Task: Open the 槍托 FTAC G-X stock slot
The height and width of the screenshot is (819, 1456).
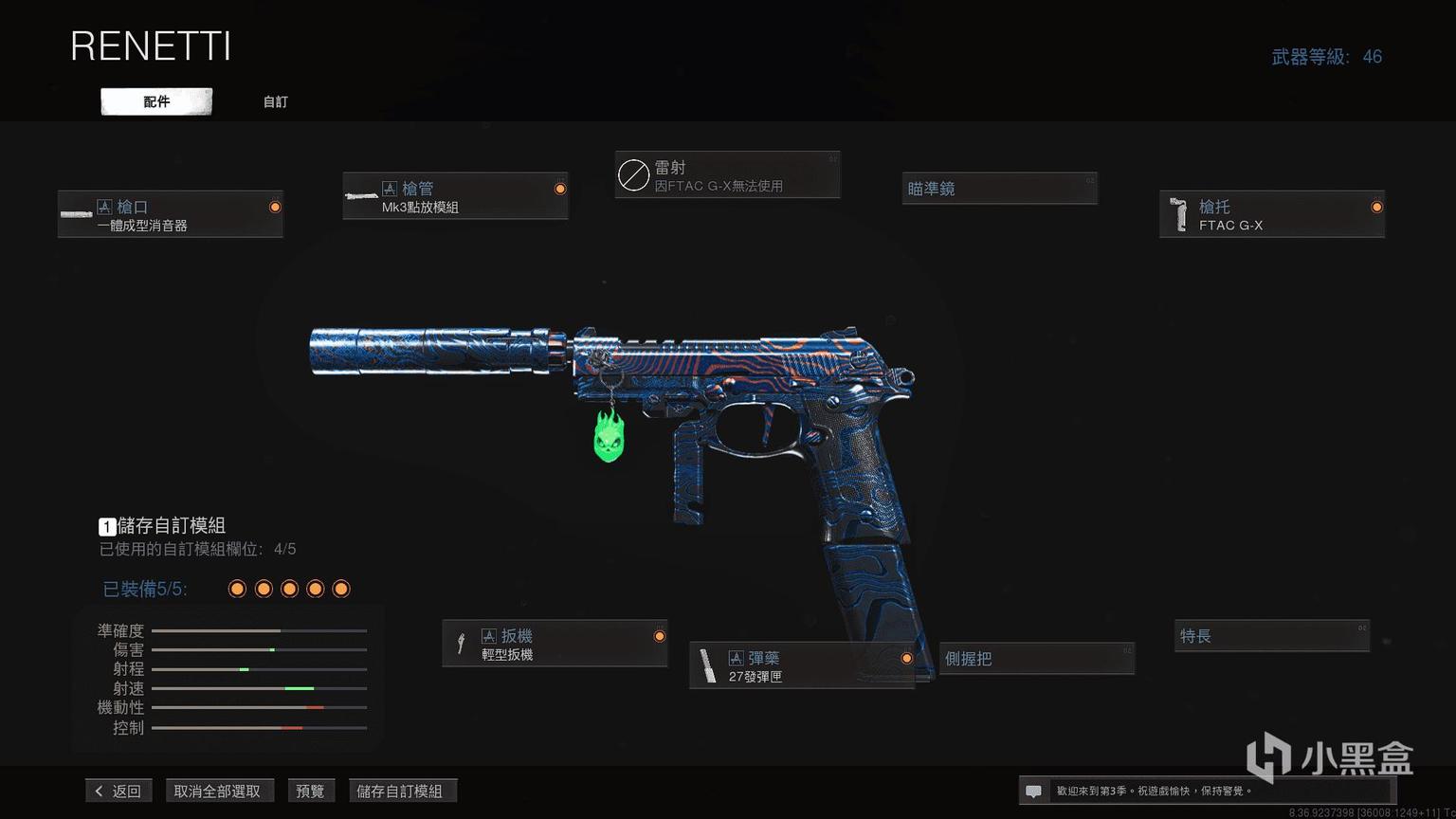Action: coord(1271,214)
